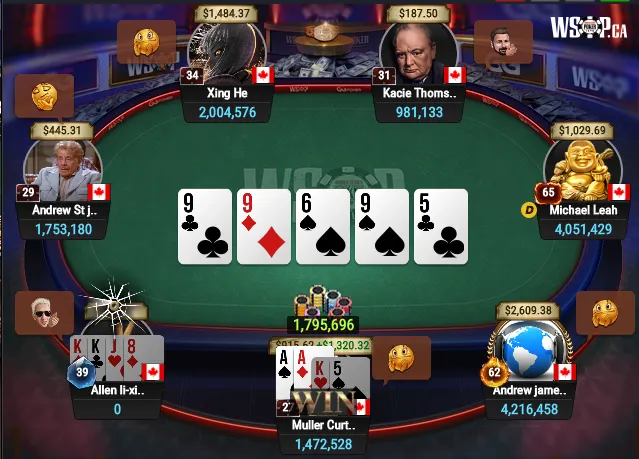Open the bearded-face bubble beside Kacie Thomas
The width and height of the screenshot is (639, 459).
pos(502,42)
